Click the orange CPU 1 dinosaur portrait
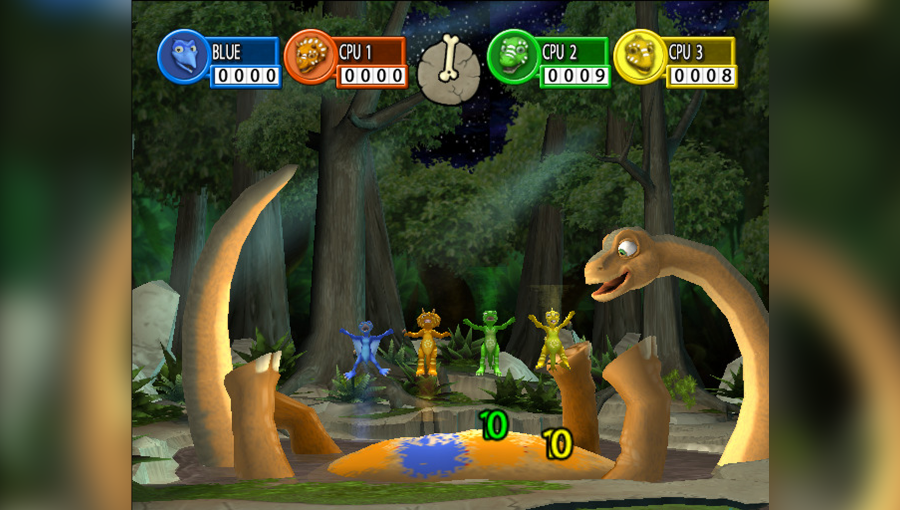The width and height of the screenshot is (900, 510). [x=310, y=56]
